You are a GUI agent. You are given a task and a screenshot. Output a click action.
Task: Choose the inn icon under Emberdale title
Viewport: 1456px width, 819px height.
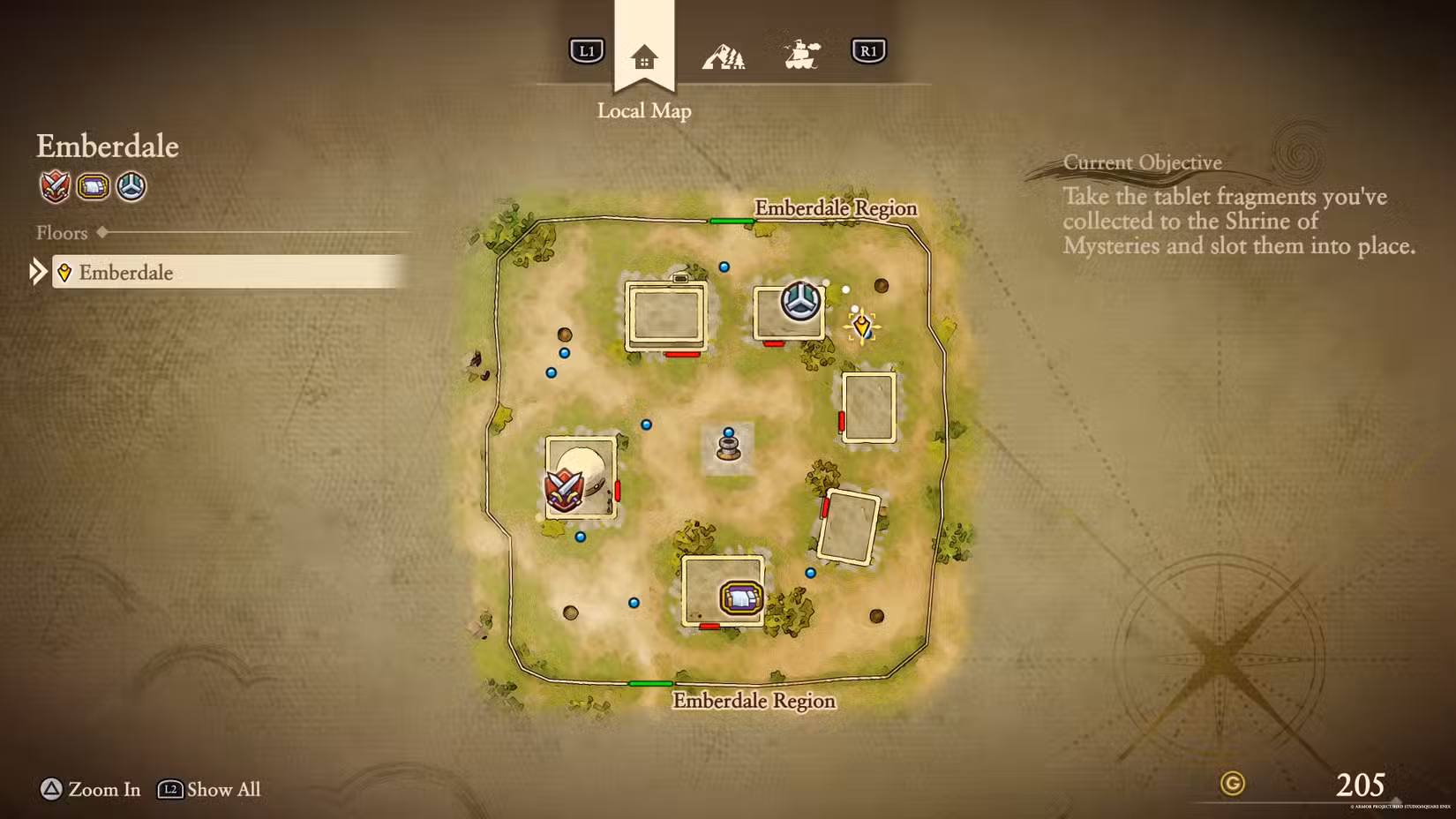(x=93, y=186)
